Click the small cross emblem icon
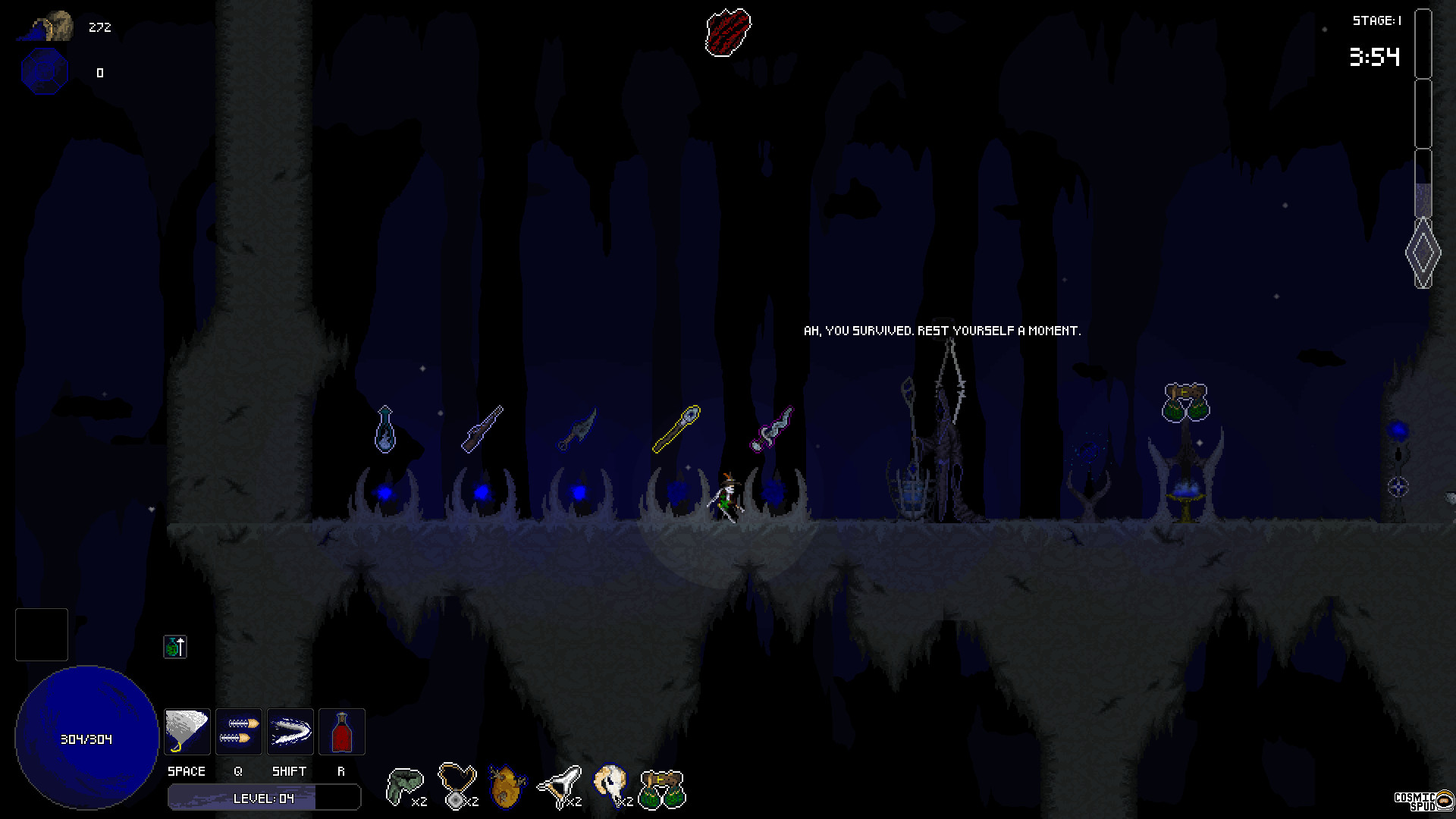 [x=175, y=647]
